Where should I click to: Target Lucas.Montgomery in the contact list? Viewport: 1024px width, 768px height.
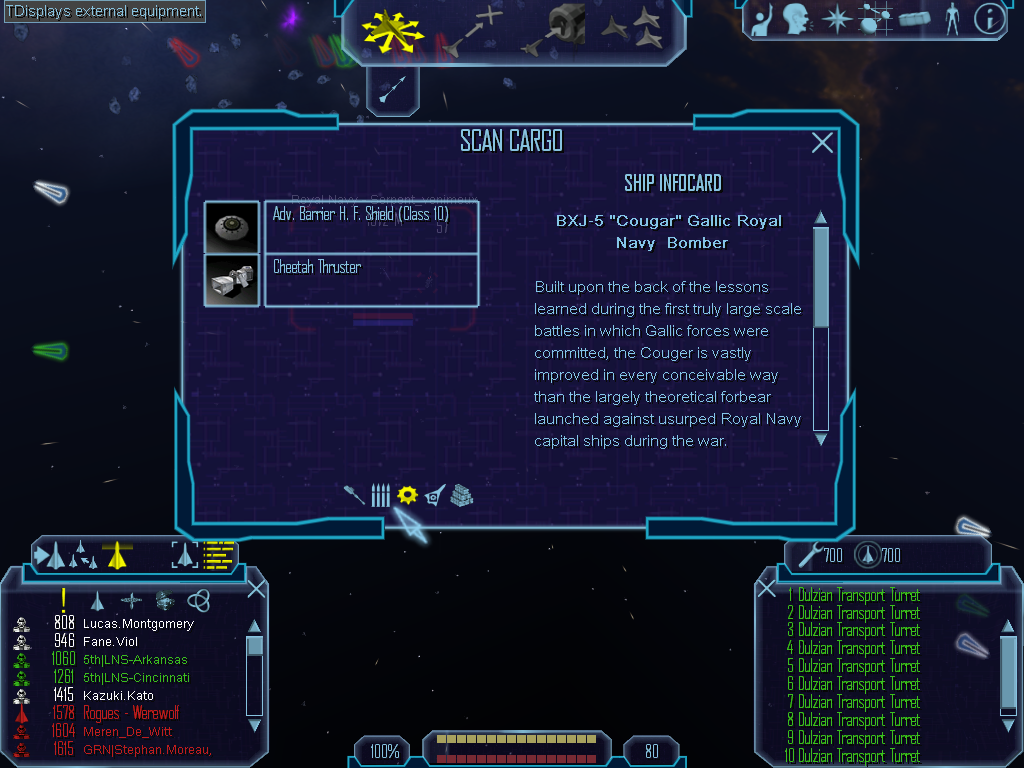pos(138,624)
